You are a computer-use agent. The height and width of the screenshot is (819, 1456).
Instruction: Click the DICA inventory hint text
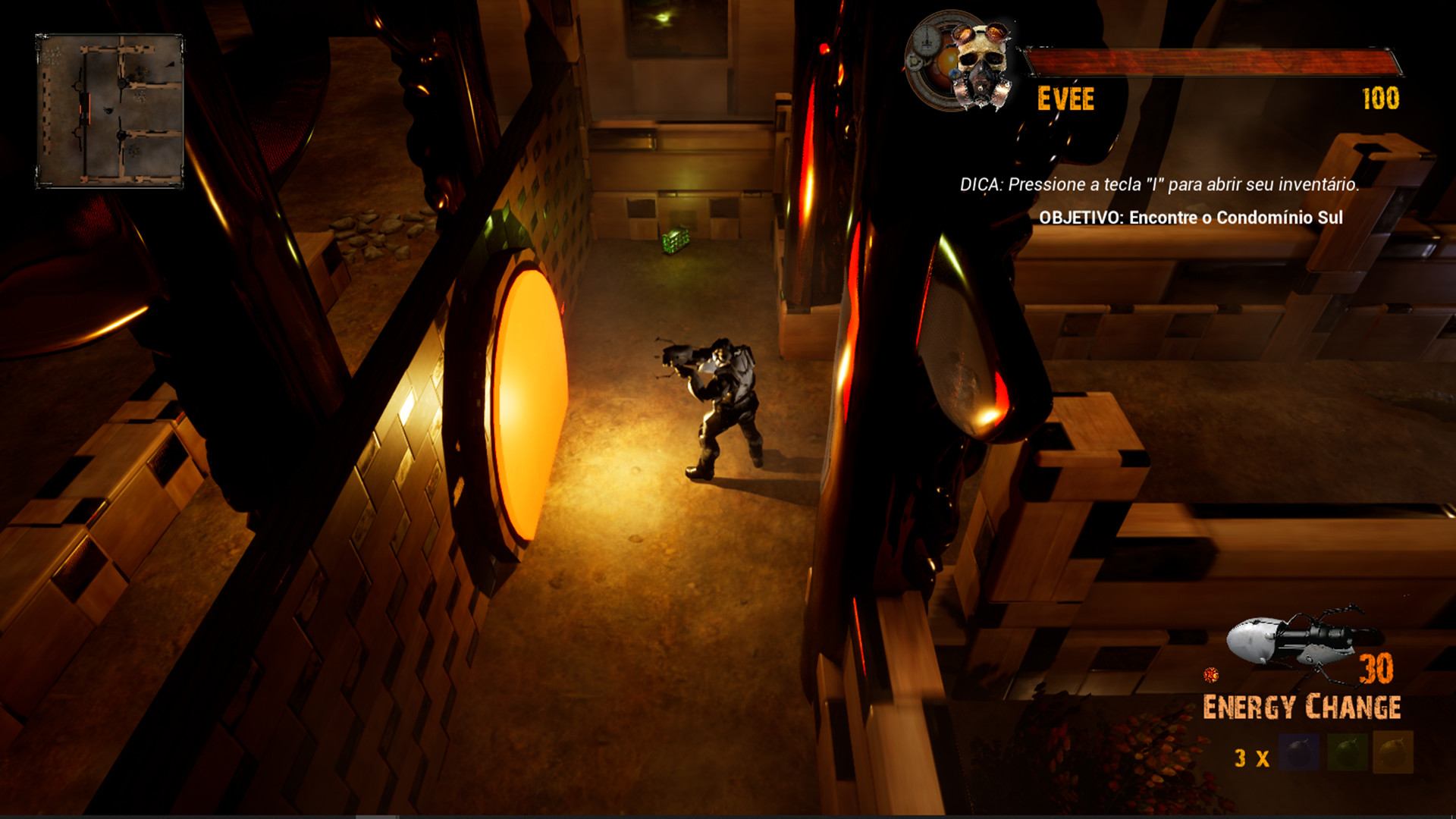1159,184
